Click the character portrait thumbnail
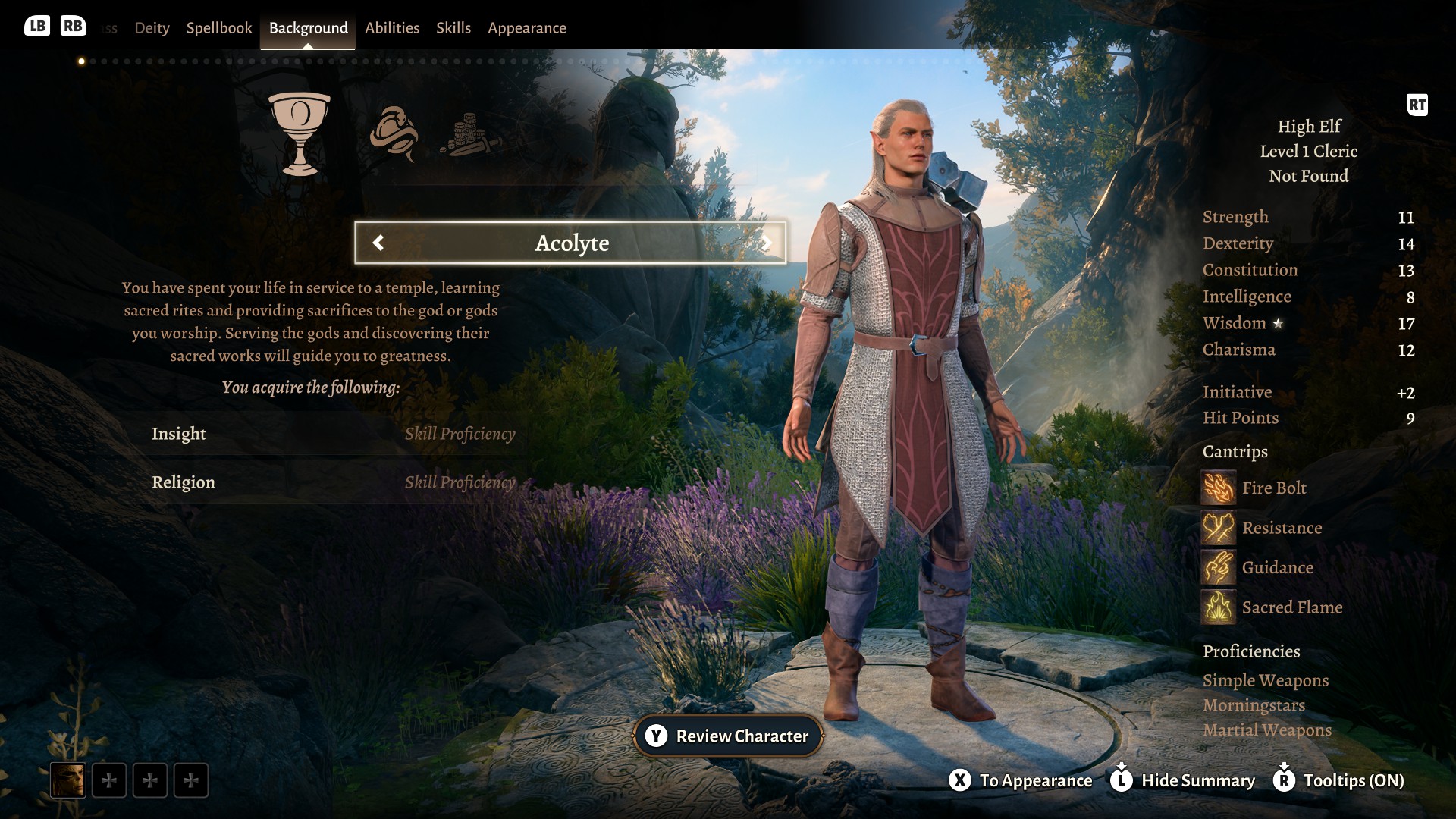This screenshot has width=1456, height=819. tap(67, 780)
